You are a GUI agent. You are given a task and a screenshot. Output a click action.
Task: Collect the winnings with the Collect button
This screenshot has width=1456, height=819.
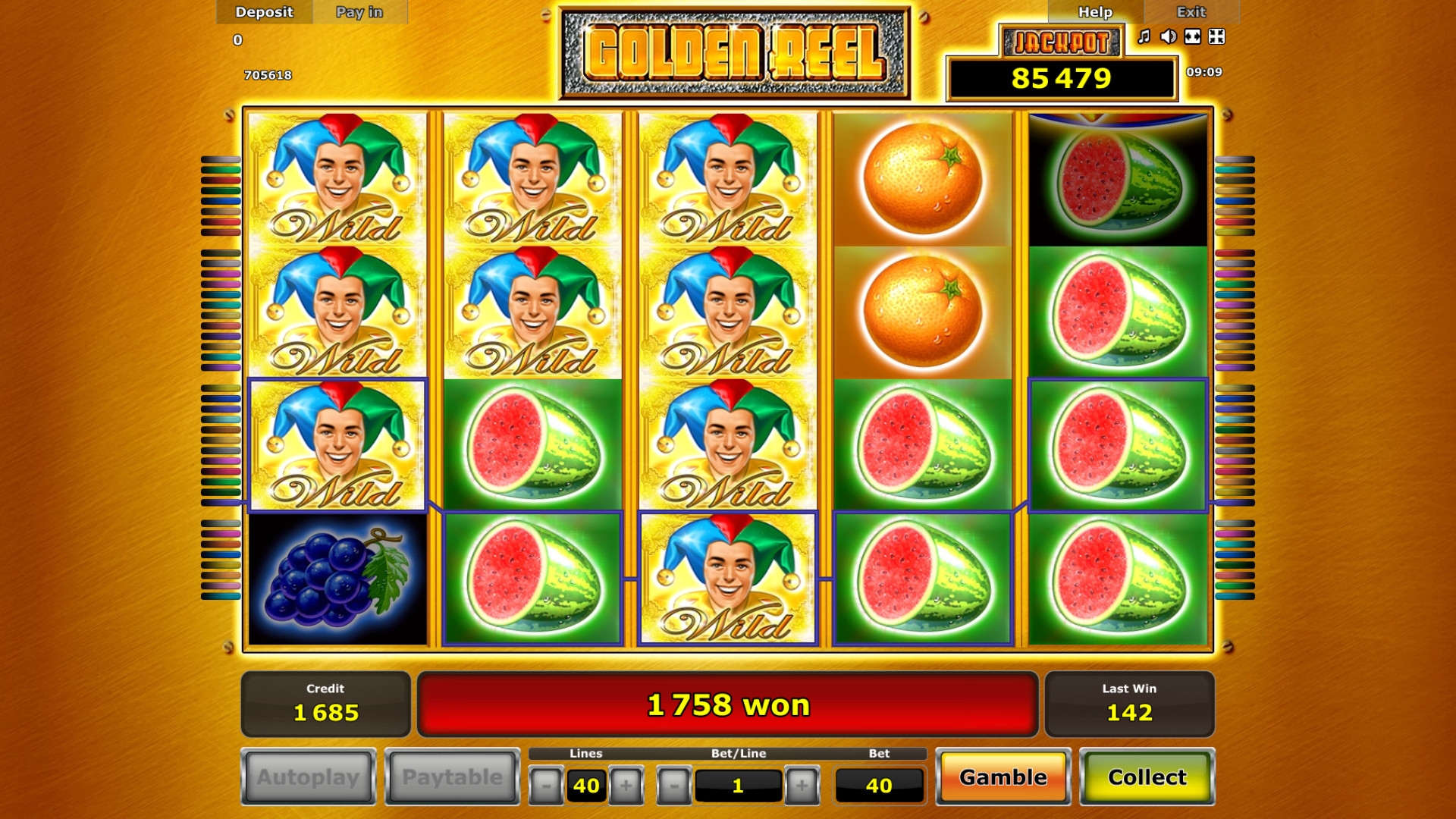(x=1147, y=777)
